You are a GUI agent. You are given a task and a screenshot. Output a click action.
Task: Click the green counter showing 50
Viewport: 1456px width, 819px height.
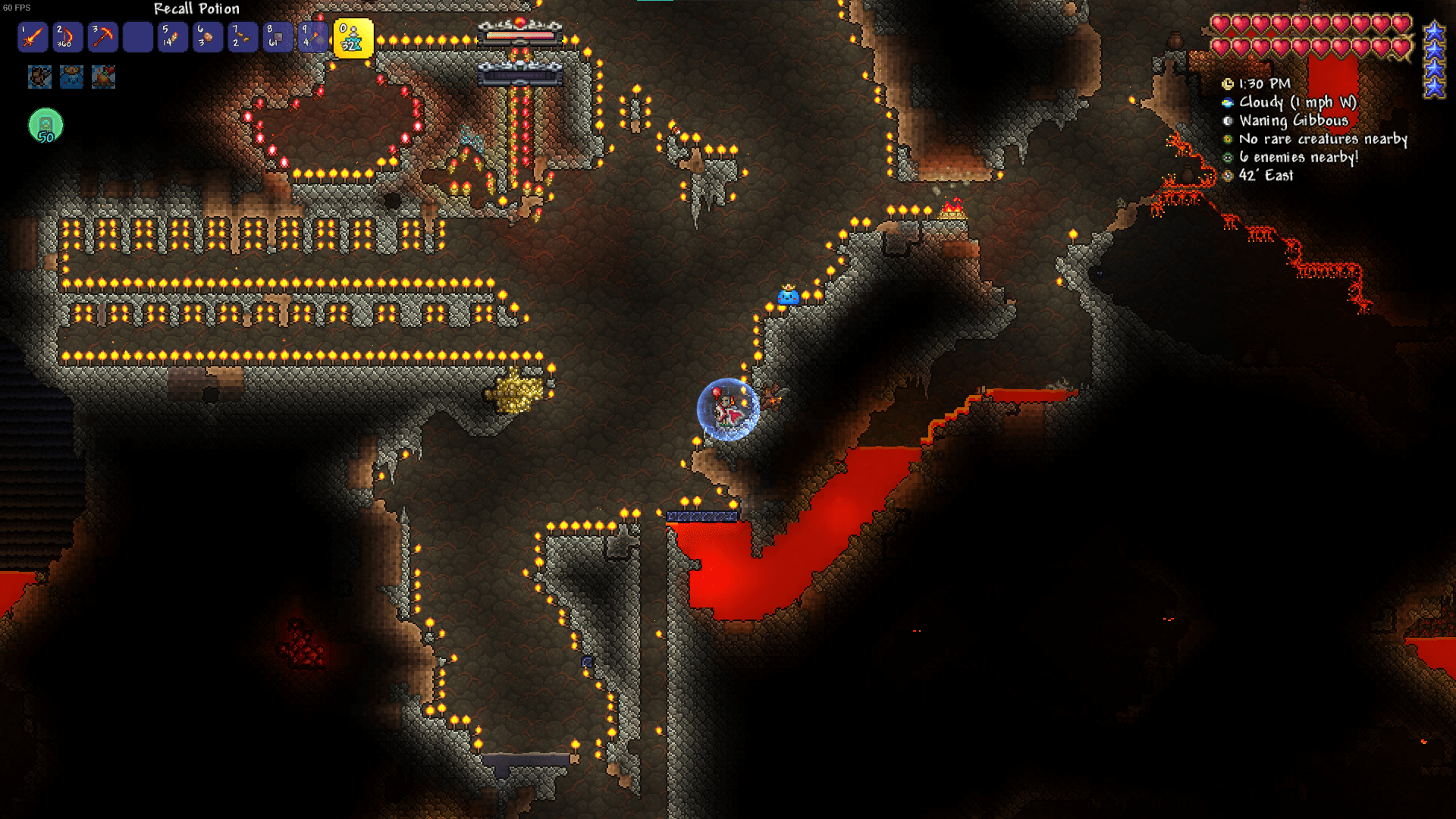pyautogui.click(x=45, y=125)
